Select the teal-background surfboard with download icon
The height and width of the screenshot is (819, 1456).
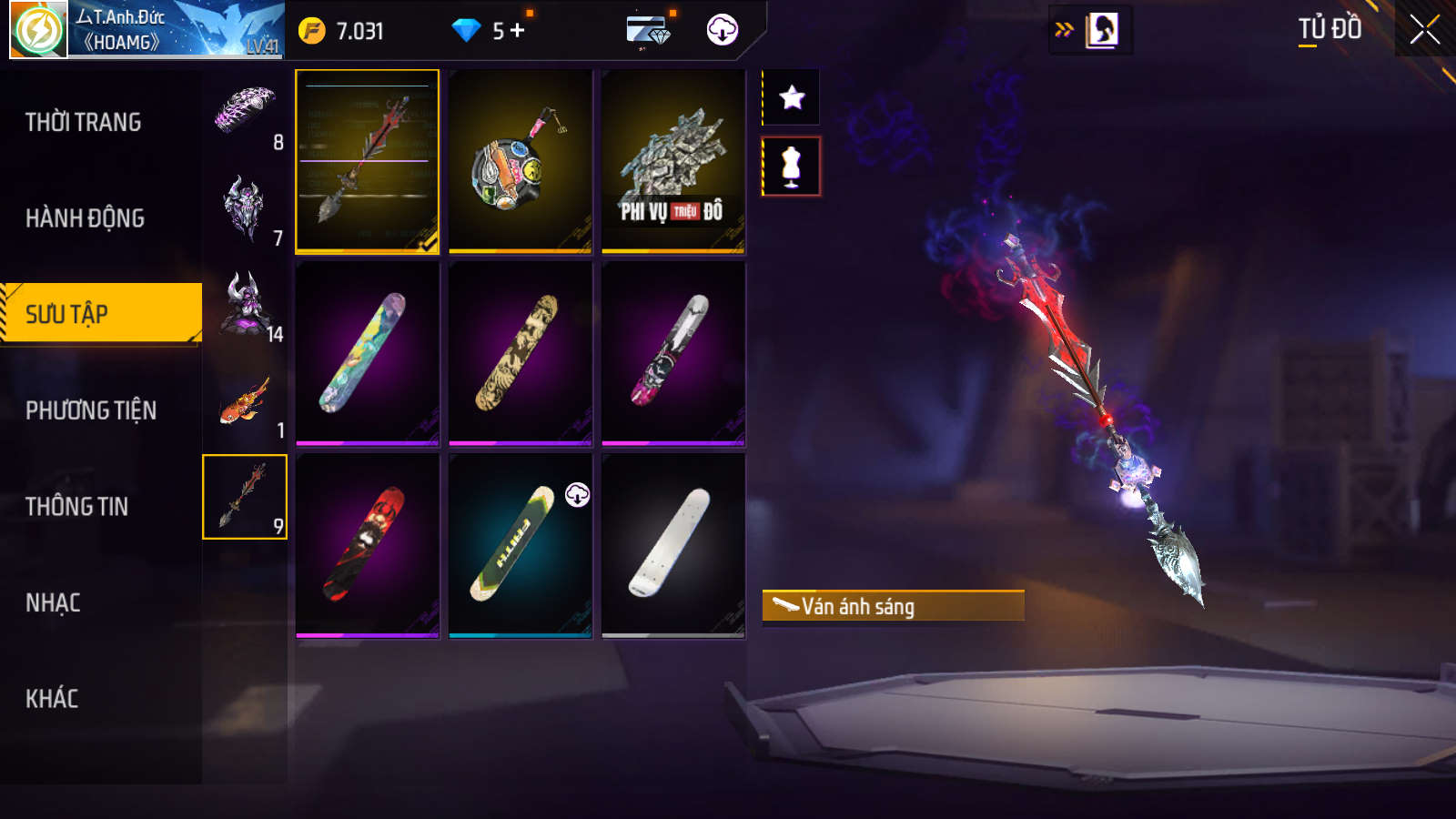click(521, 544)
